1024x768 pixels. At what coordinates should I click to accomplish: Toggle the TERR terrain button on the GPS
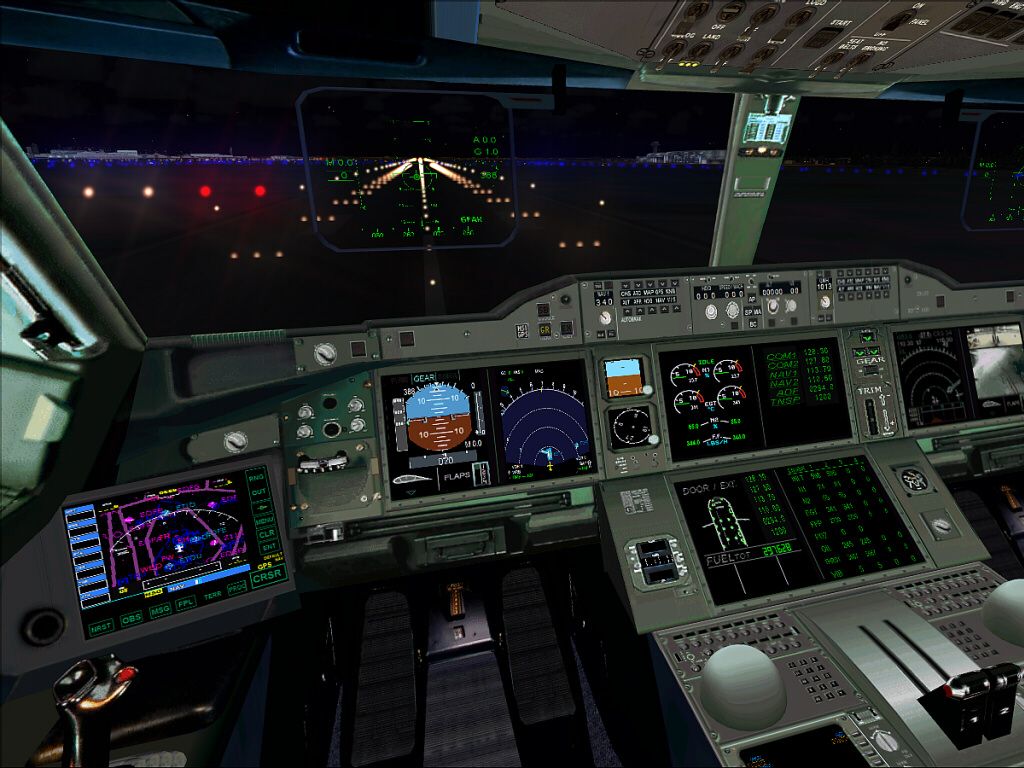click(212, 596)
